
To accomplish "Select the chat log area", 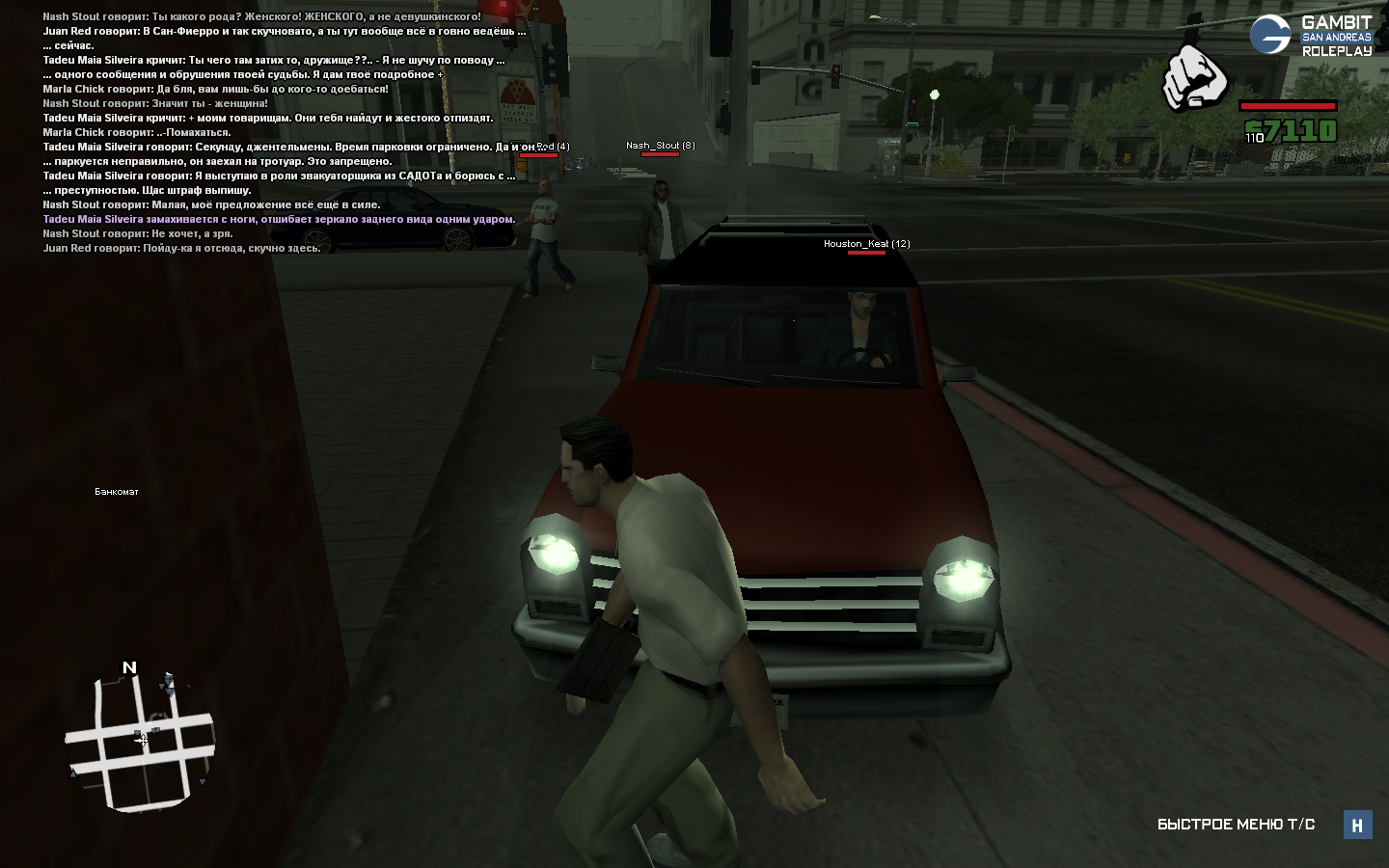I will [284, 132].
